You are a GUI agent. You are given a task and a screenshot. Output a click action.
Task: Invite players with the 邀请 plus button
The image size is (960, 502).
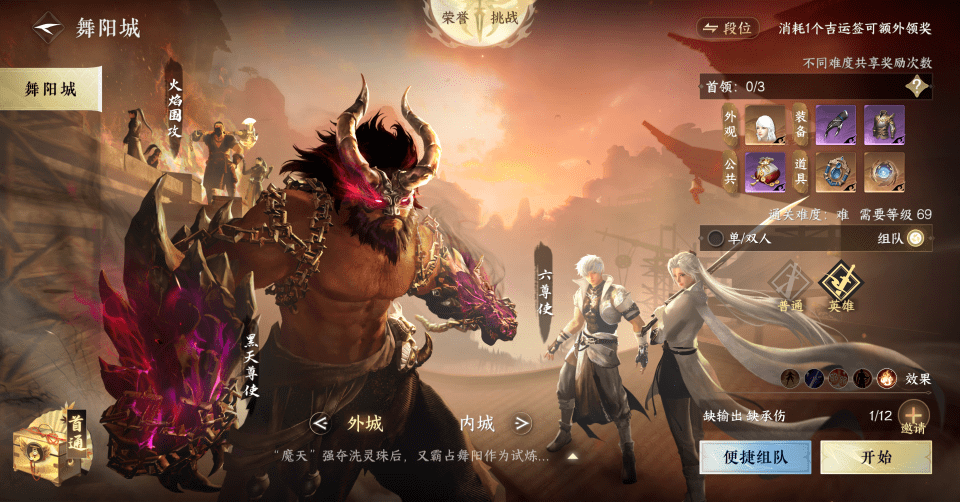tap(912, 415)
